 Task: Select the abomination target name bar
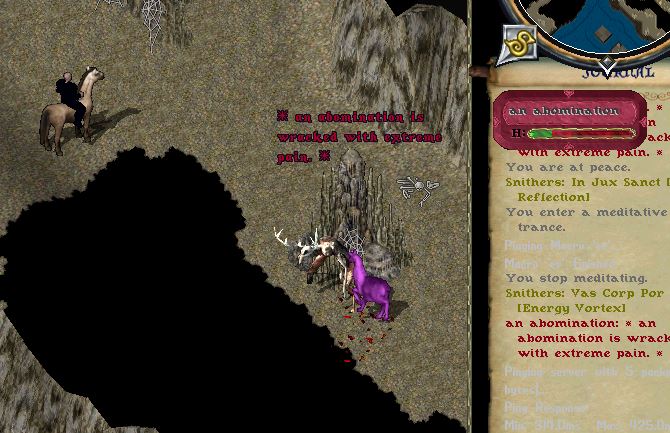pyautogui.click(x=562, y=110)
